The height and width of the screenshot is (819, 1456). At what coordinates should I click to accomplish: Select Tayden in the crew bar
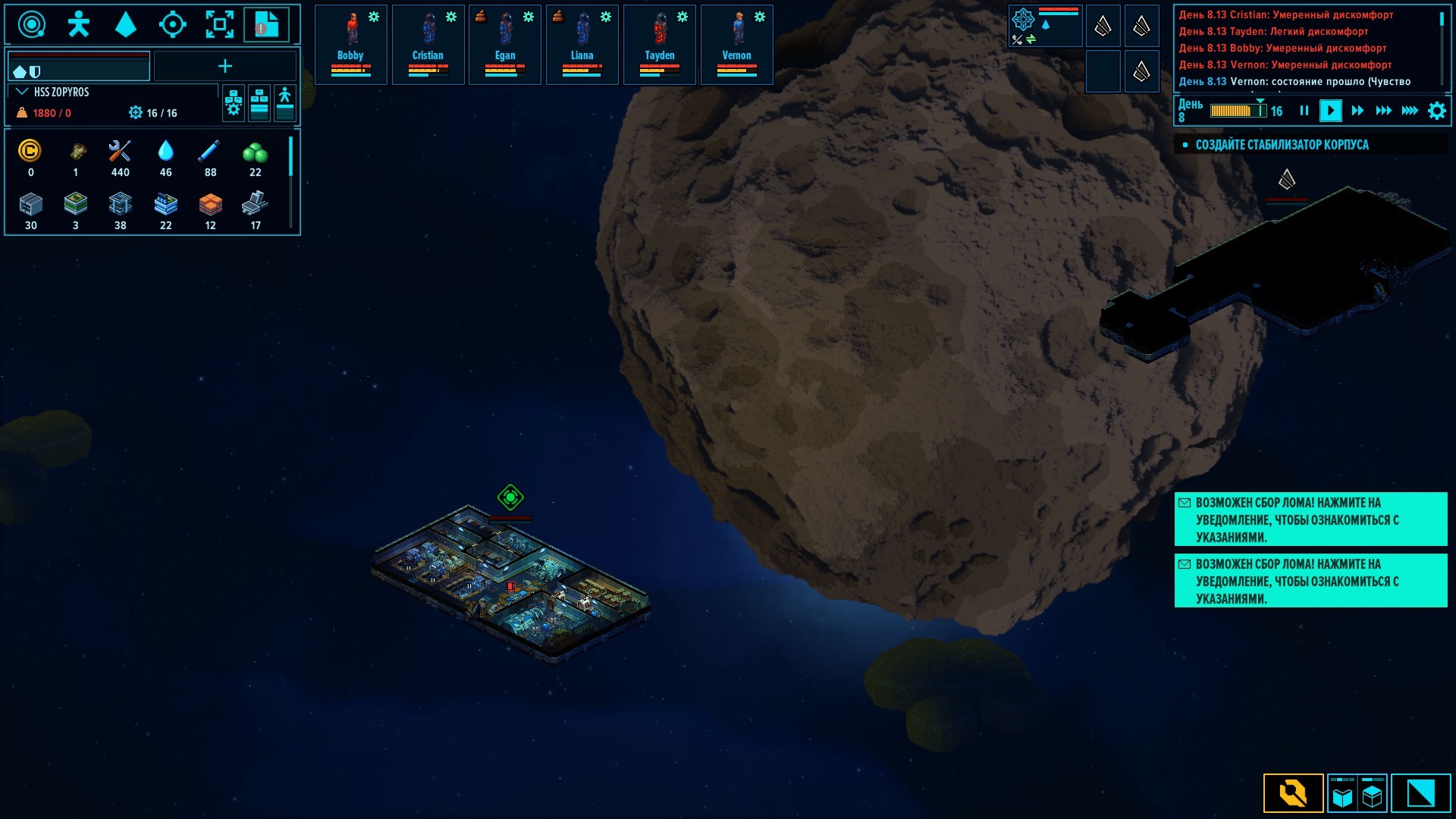[x=659, y=44]
